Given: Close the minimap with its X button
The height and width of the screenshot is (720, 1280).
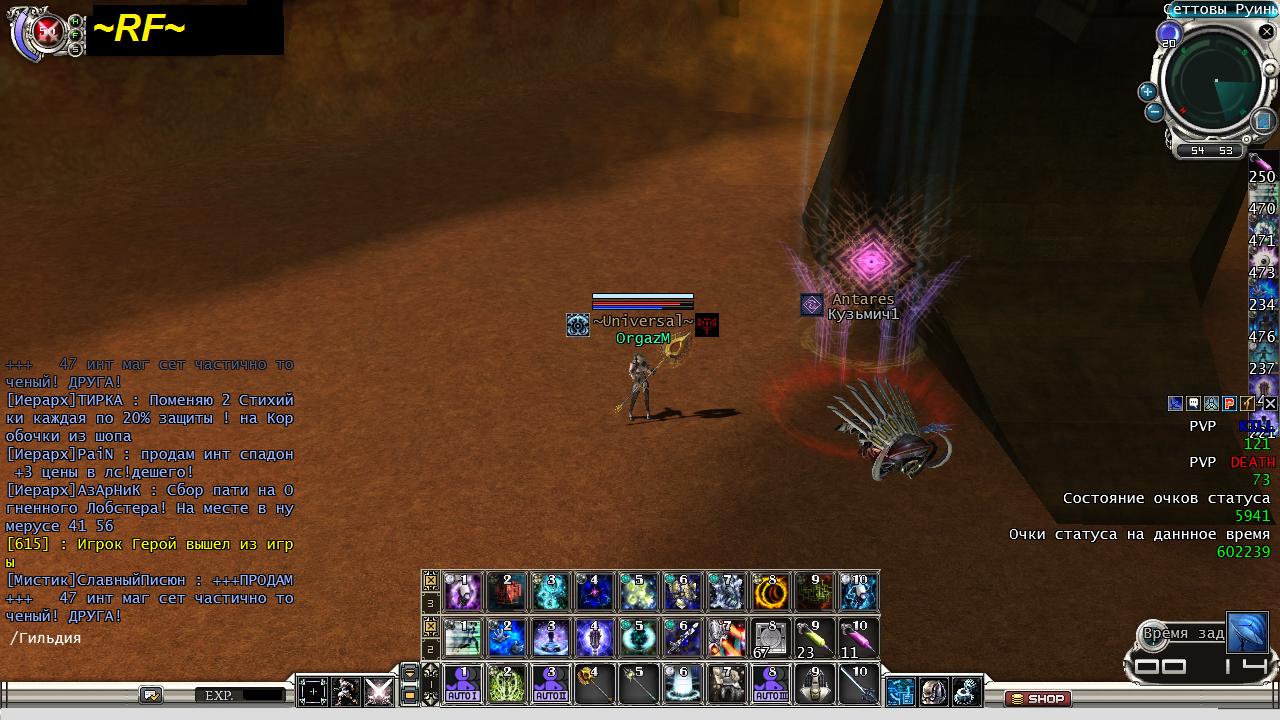Looking at the screenshot, I should coord(1266,32).
